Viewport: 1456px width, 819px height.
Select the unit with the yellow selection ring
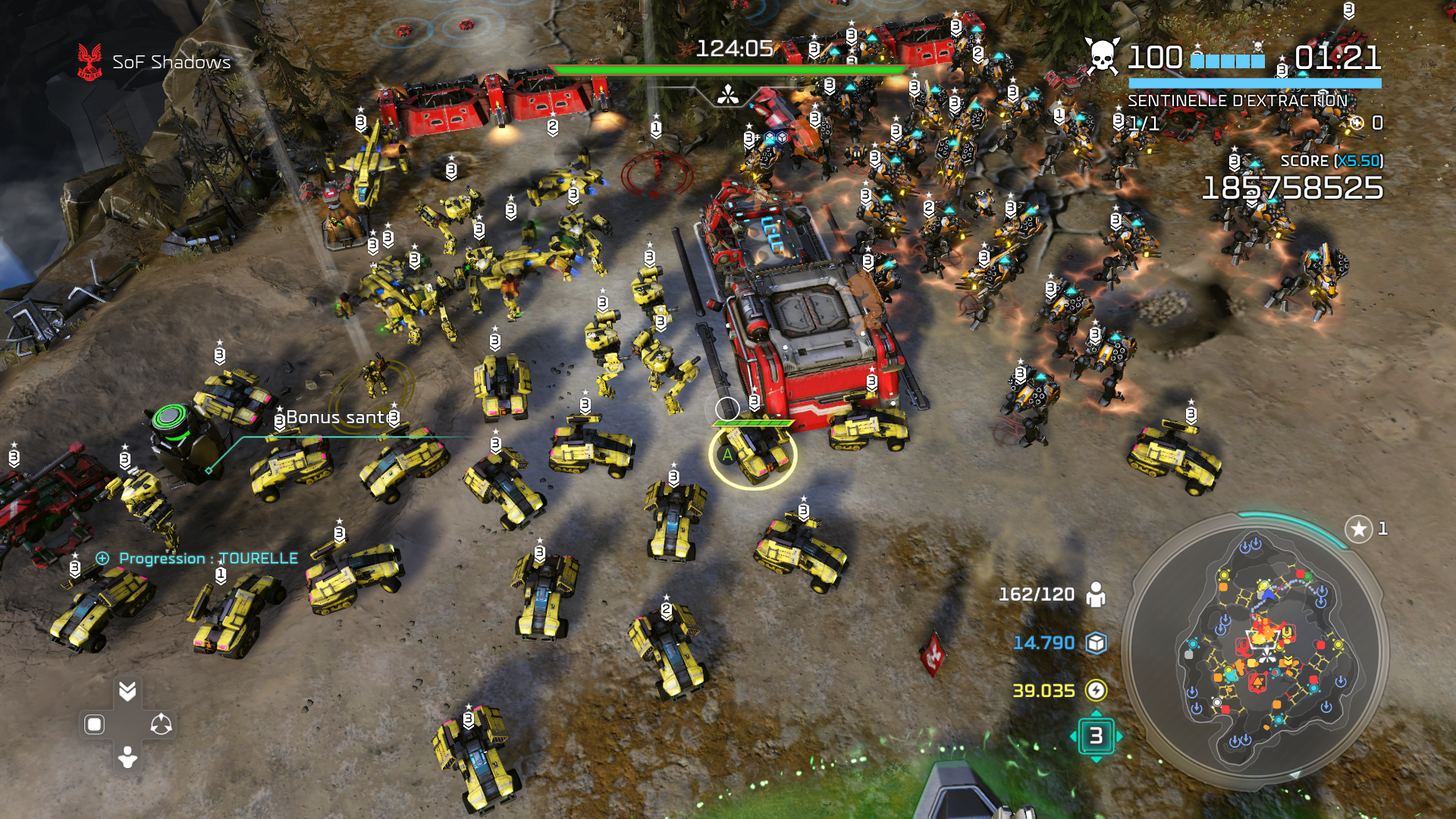(752, 454)
